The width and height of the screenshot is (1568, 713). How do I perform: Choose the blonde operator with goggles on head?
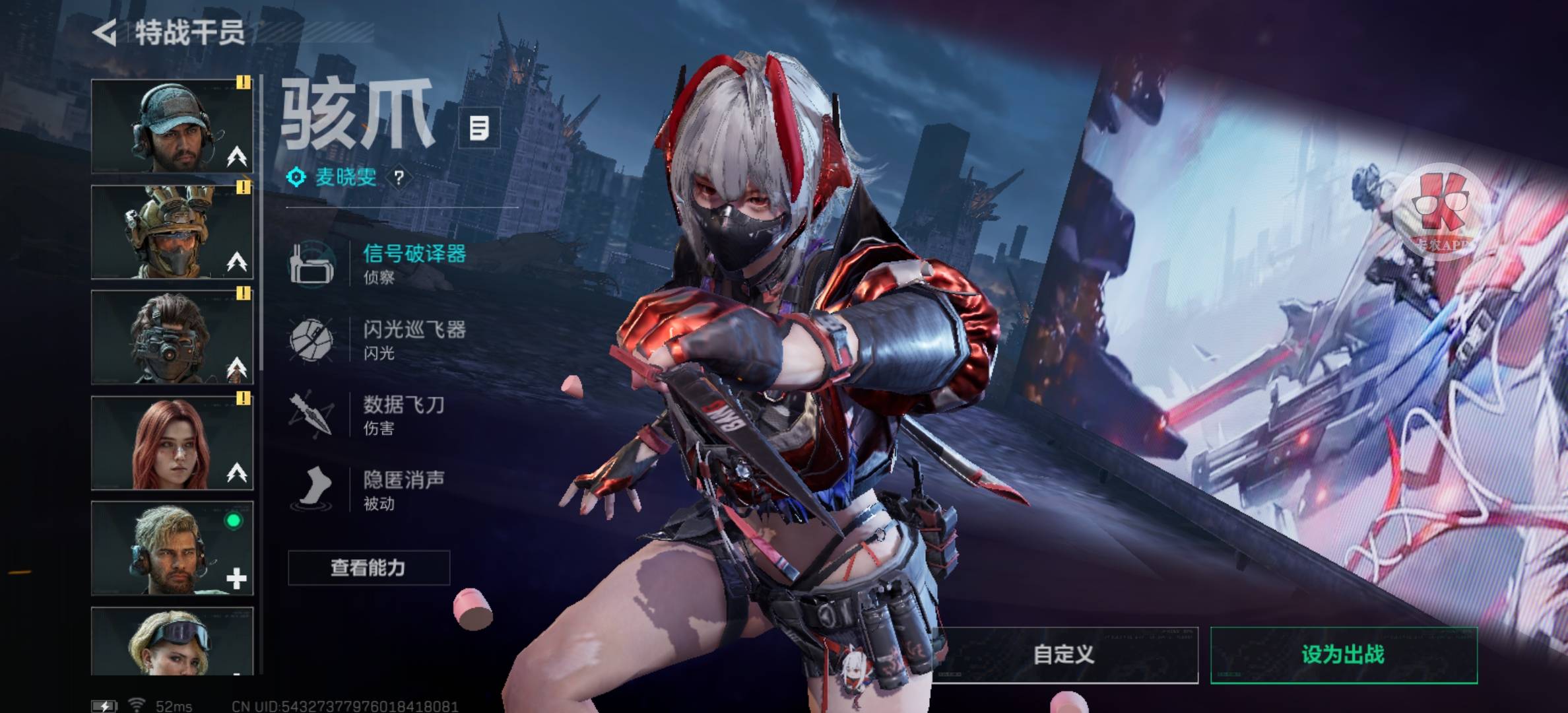172,641
